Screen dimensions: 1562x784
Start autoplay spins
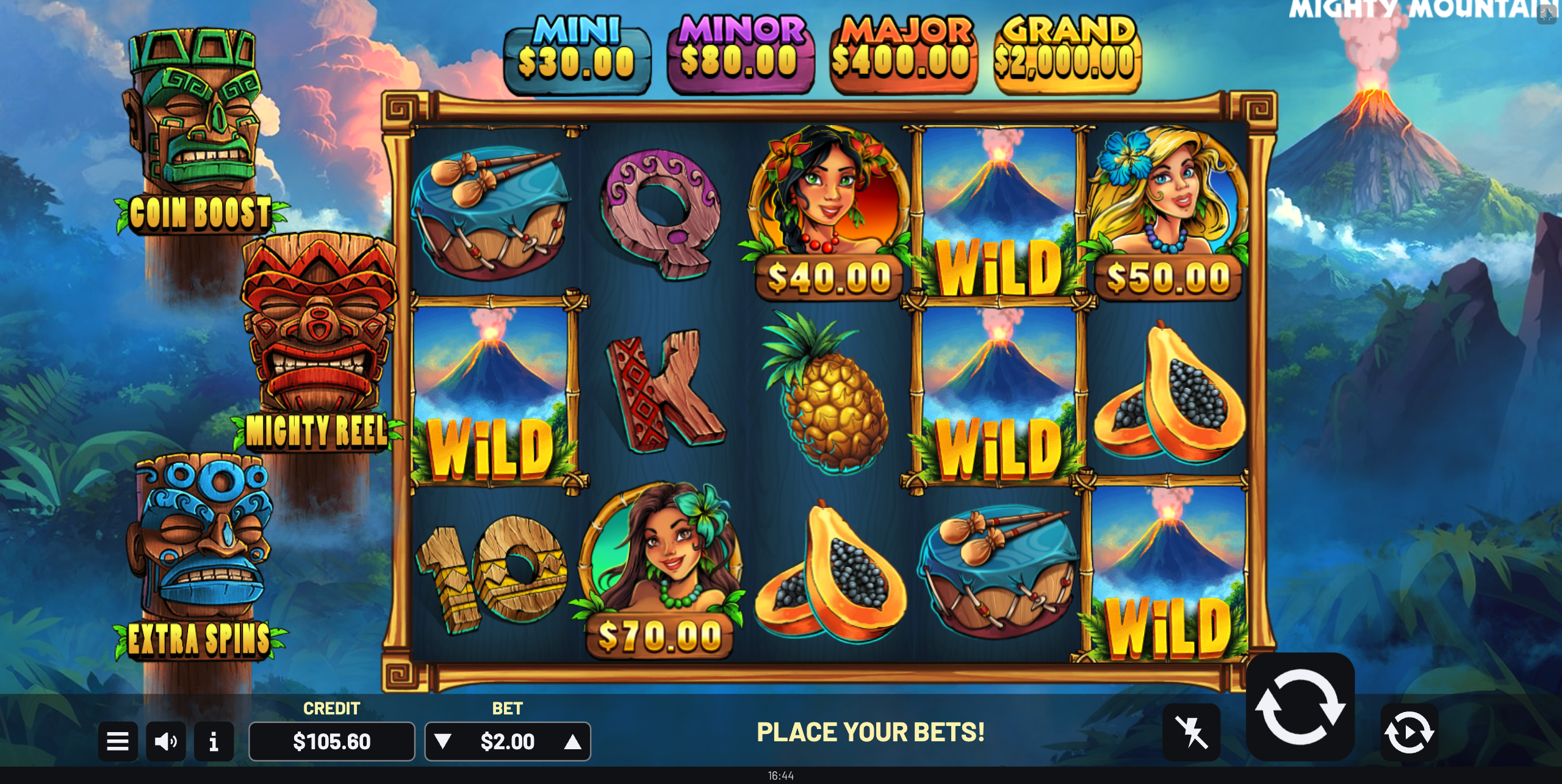1409,732
